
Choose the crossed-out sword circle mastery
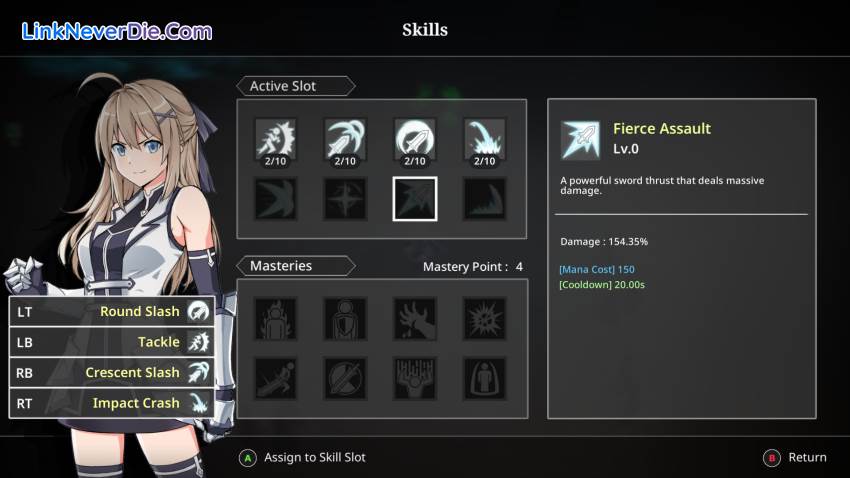[345, 378]
